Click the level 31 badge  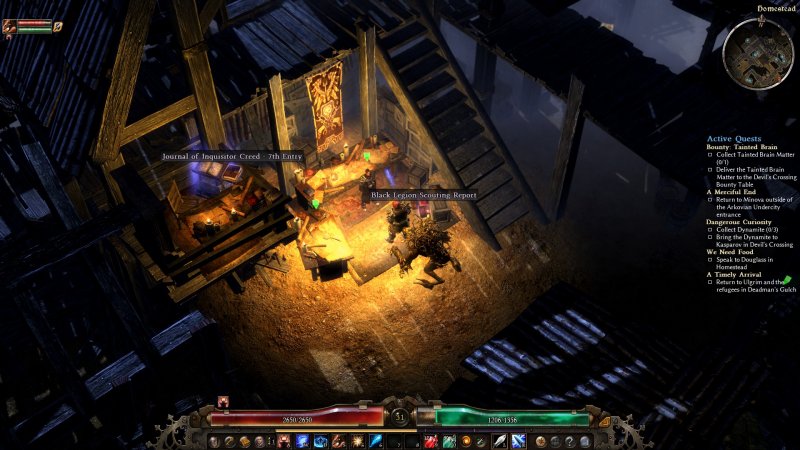point(400,416)
